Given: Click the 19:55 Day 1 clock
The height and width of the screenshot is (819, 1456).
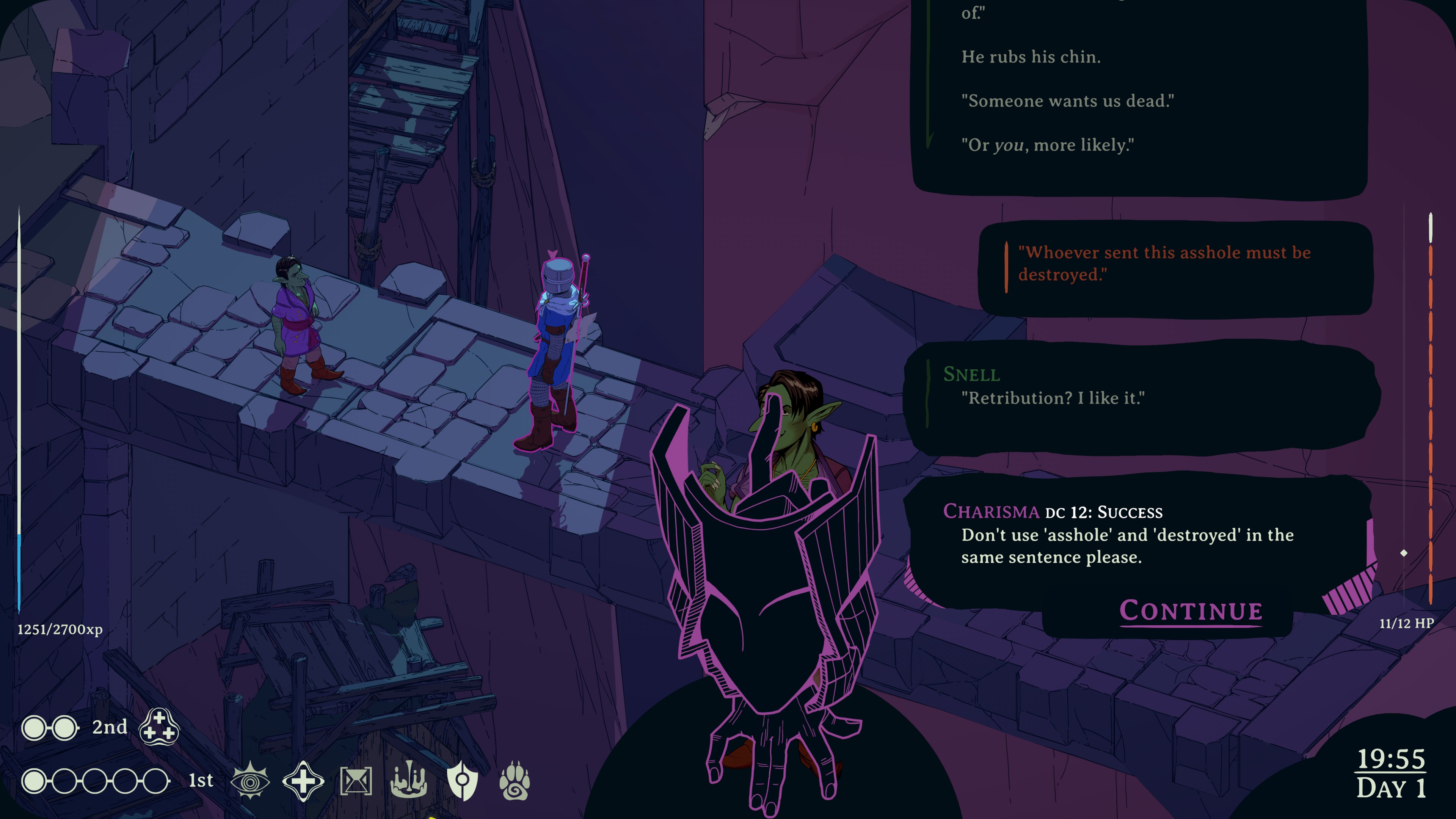Looking at the screenshot, I should (1391, 773).
